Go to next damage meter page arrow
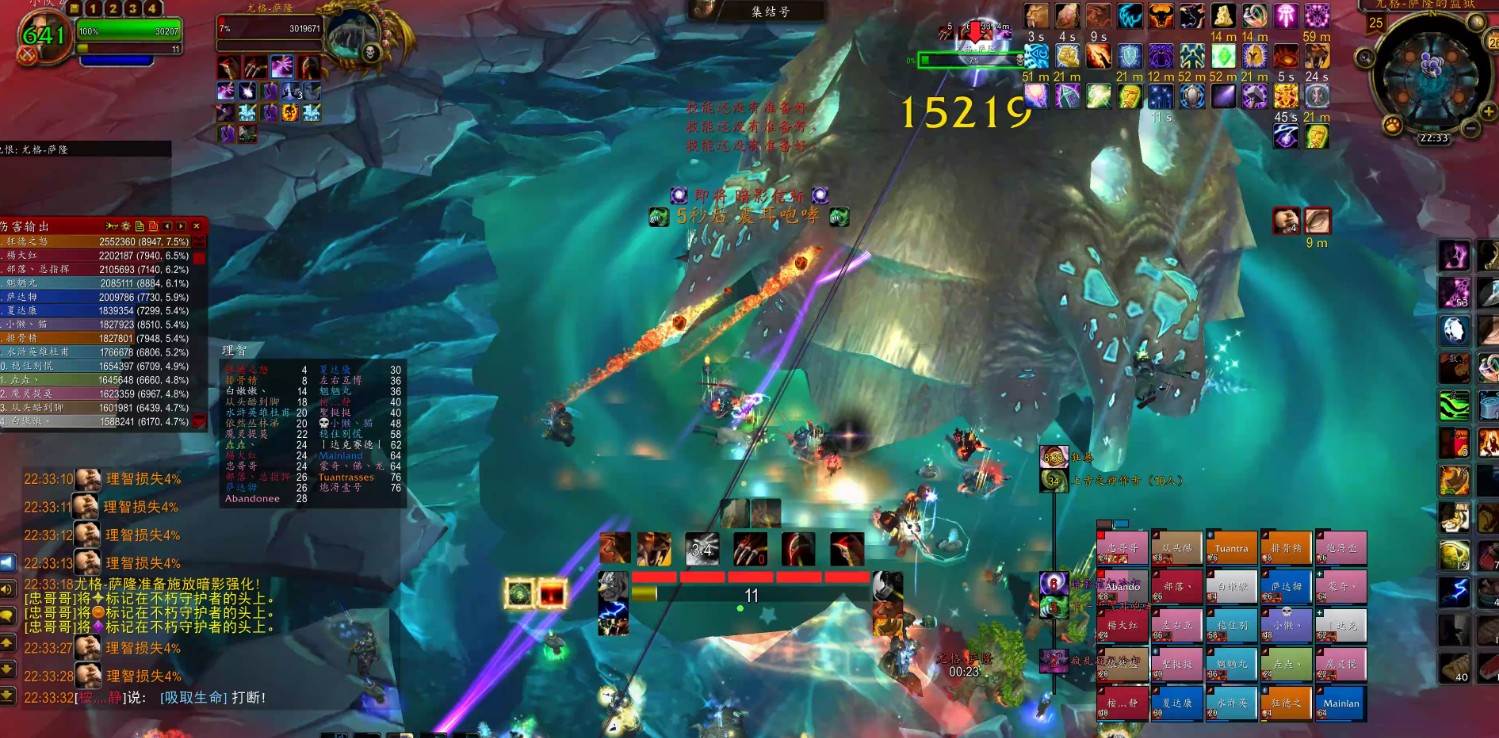The image size is (1499, 738). 181,226
